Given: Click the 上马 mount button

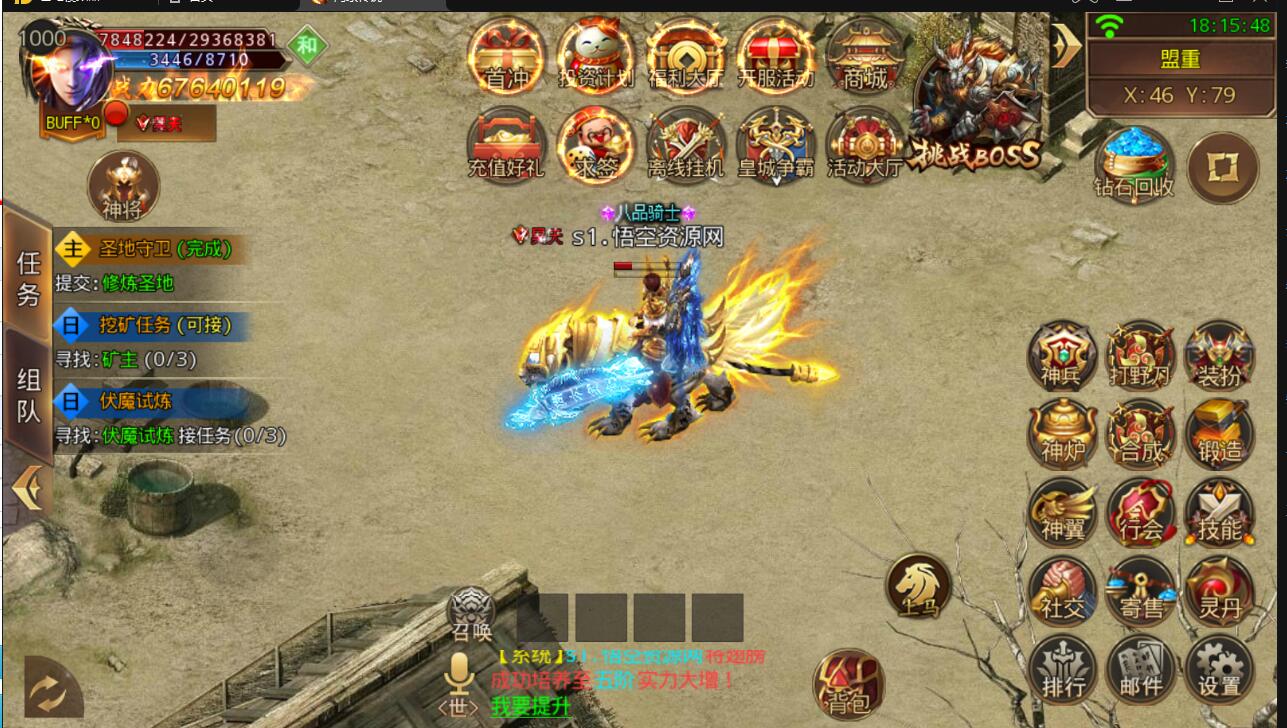Looking at the screenshot, I should click(918, 585).
